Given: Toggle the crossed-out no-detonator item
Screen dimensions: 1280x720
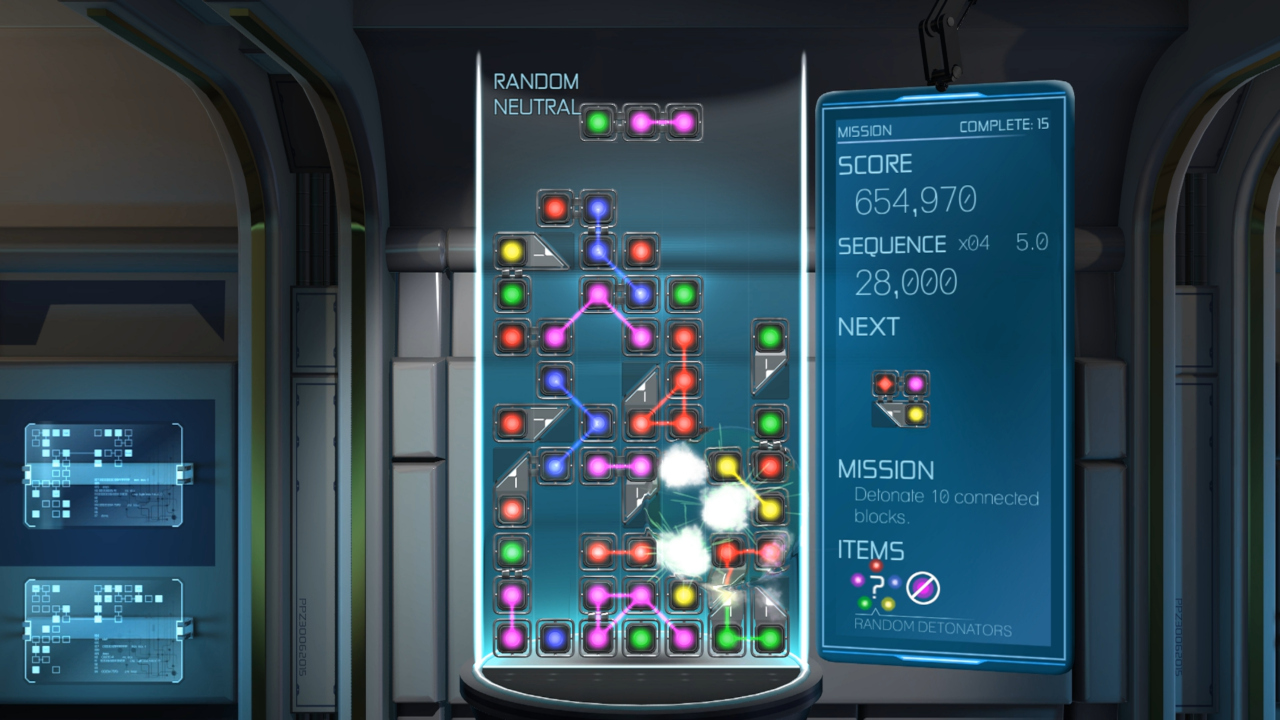Looking at the screenshot, I should [x=925, y=589].
